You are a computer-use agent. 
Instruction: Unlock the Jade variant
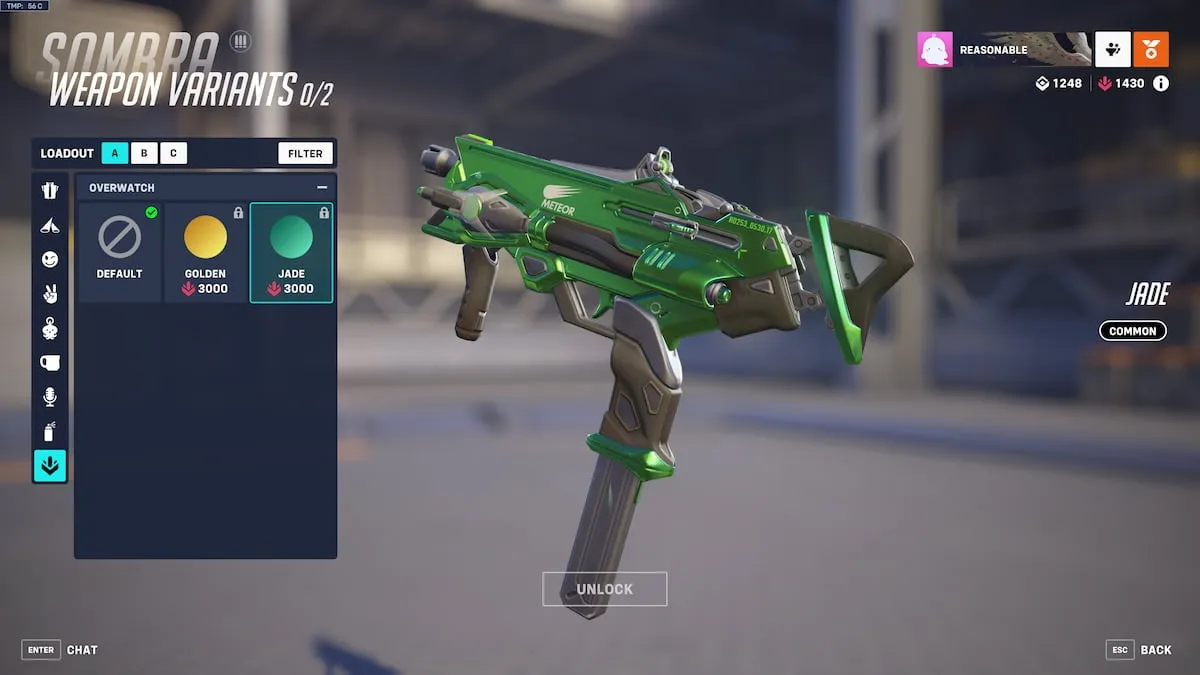point(604,589)
